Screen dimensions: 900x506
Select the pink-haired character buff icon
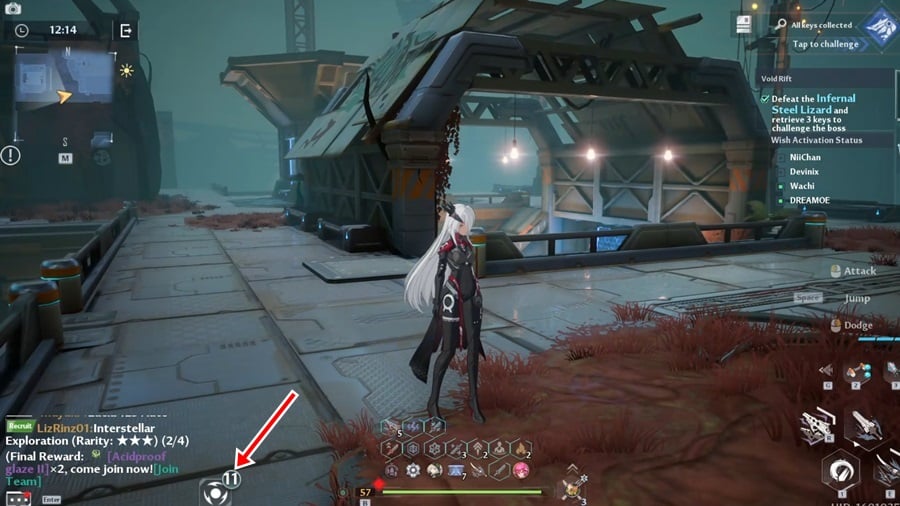(520, 470)
